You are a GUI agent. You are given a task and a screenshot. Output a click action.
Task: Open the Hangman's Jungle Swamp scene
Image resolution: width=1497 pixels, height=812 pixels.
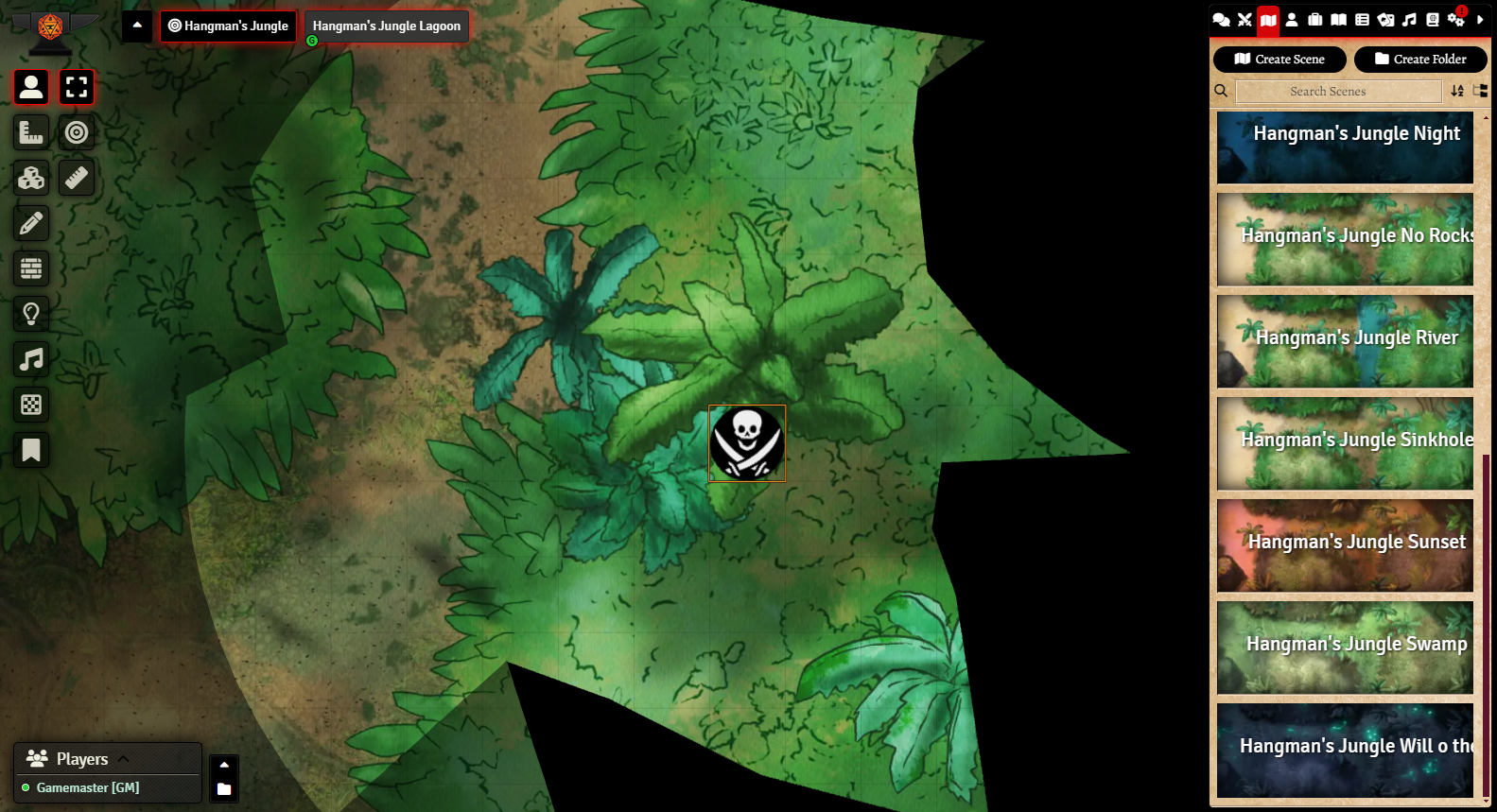tap(1344, 648)
